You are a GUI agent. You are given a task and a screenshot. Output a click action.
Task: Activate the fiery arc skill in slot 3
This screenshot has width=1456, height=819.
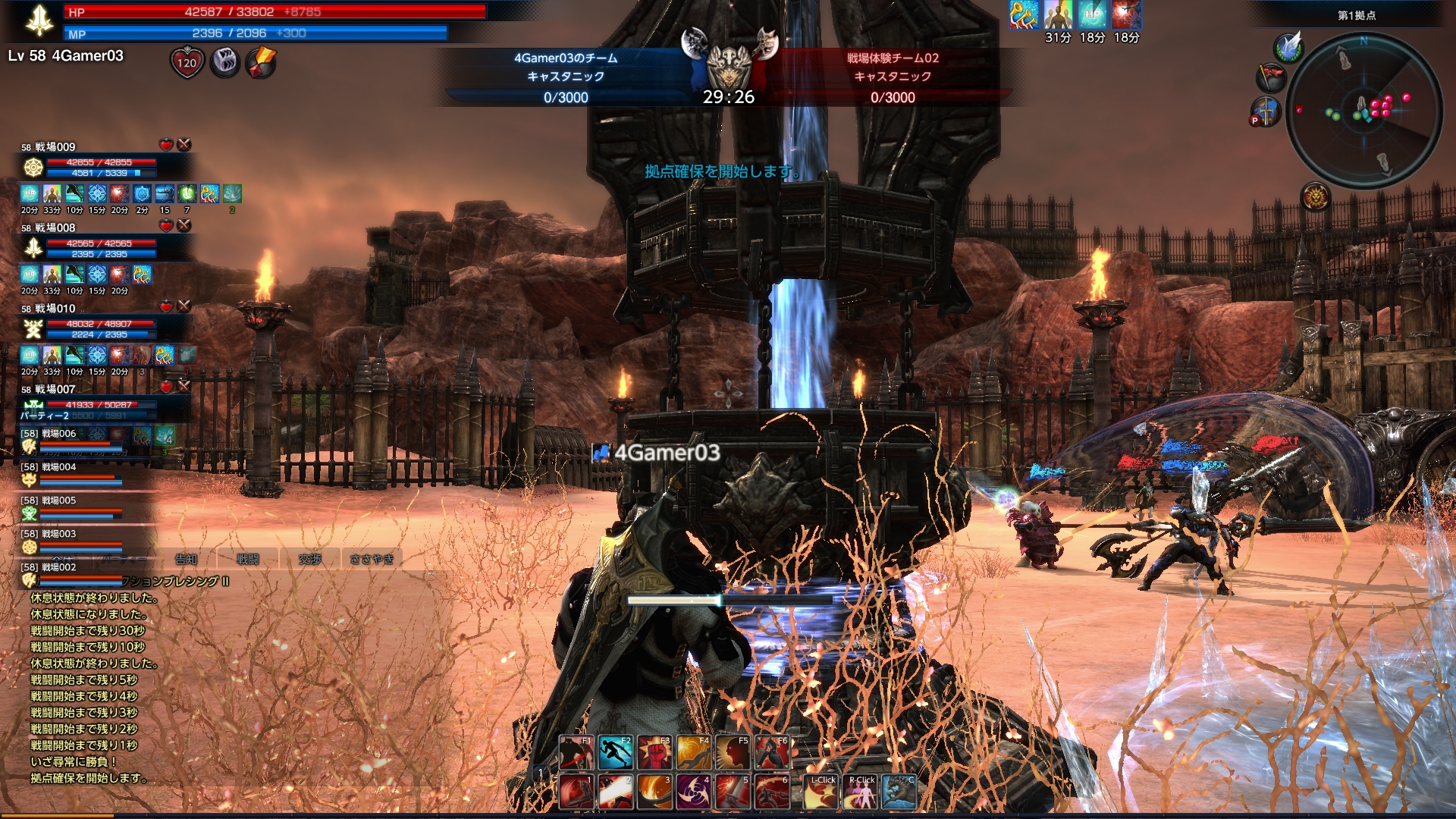(x=654, y=792)
